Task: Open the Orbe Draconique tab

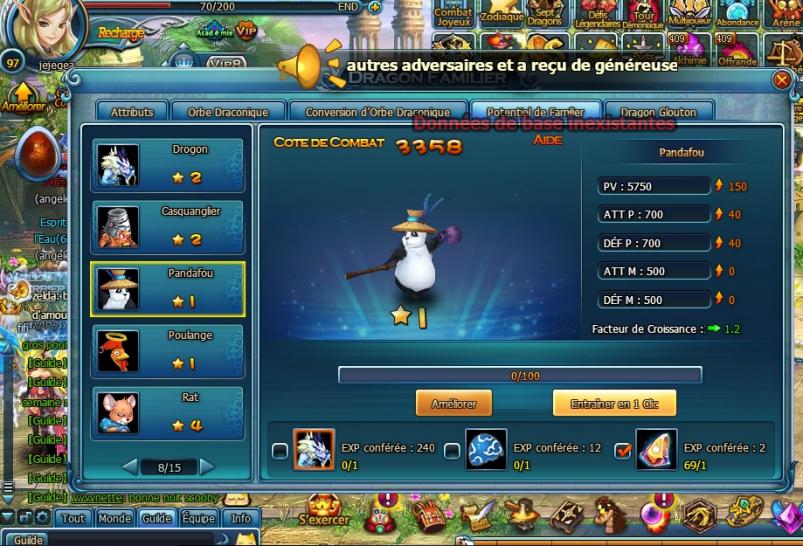Action: point(229,113)
